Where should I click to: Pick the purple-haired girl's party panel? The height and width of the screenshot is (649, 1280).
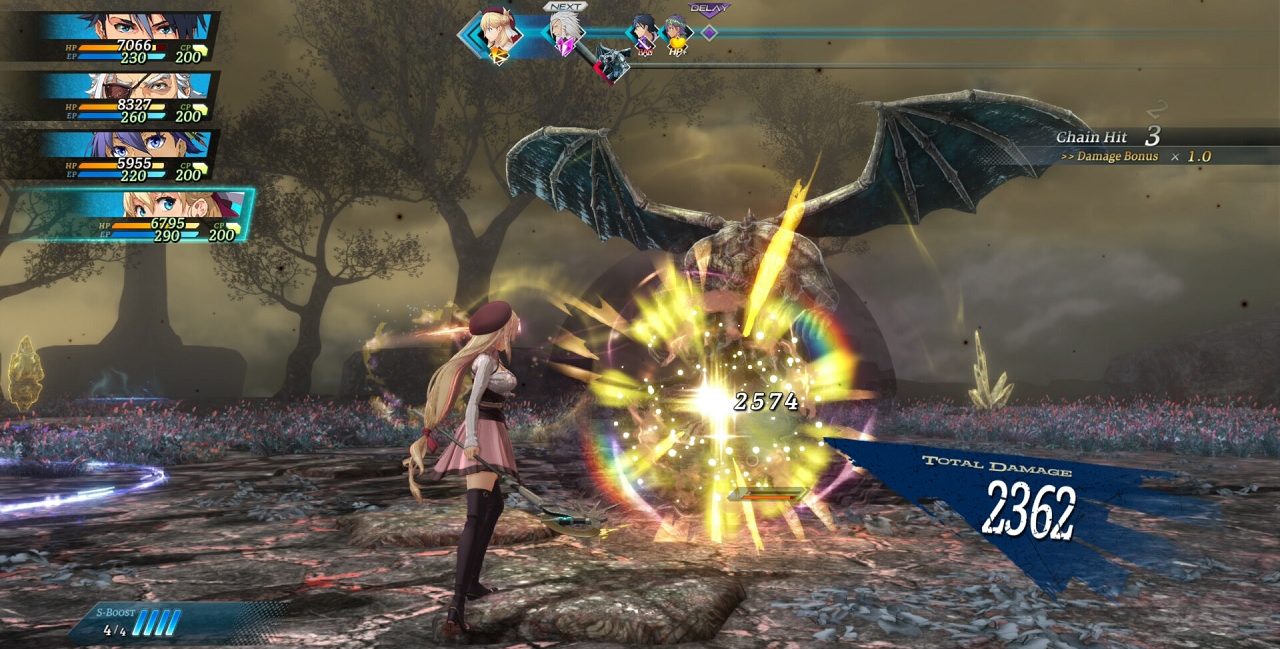[x=130, y=154]
